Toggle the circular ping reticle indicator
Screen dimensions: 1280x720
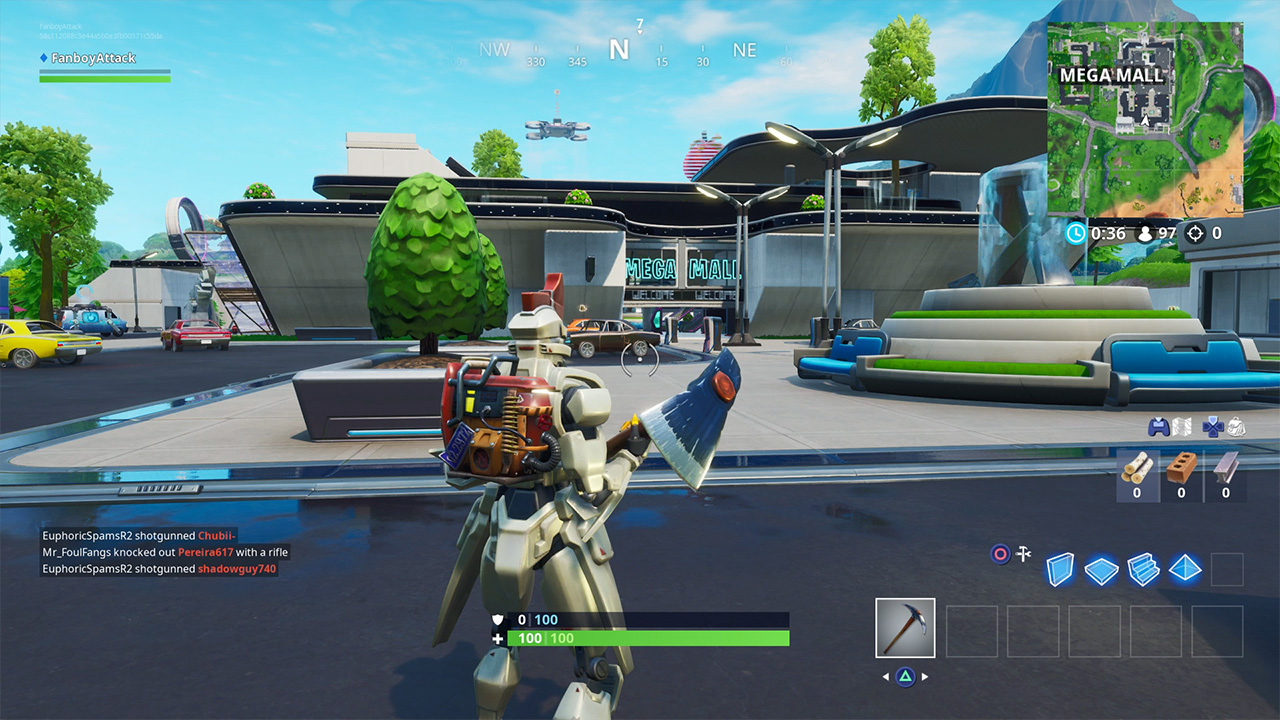point(999,556)
